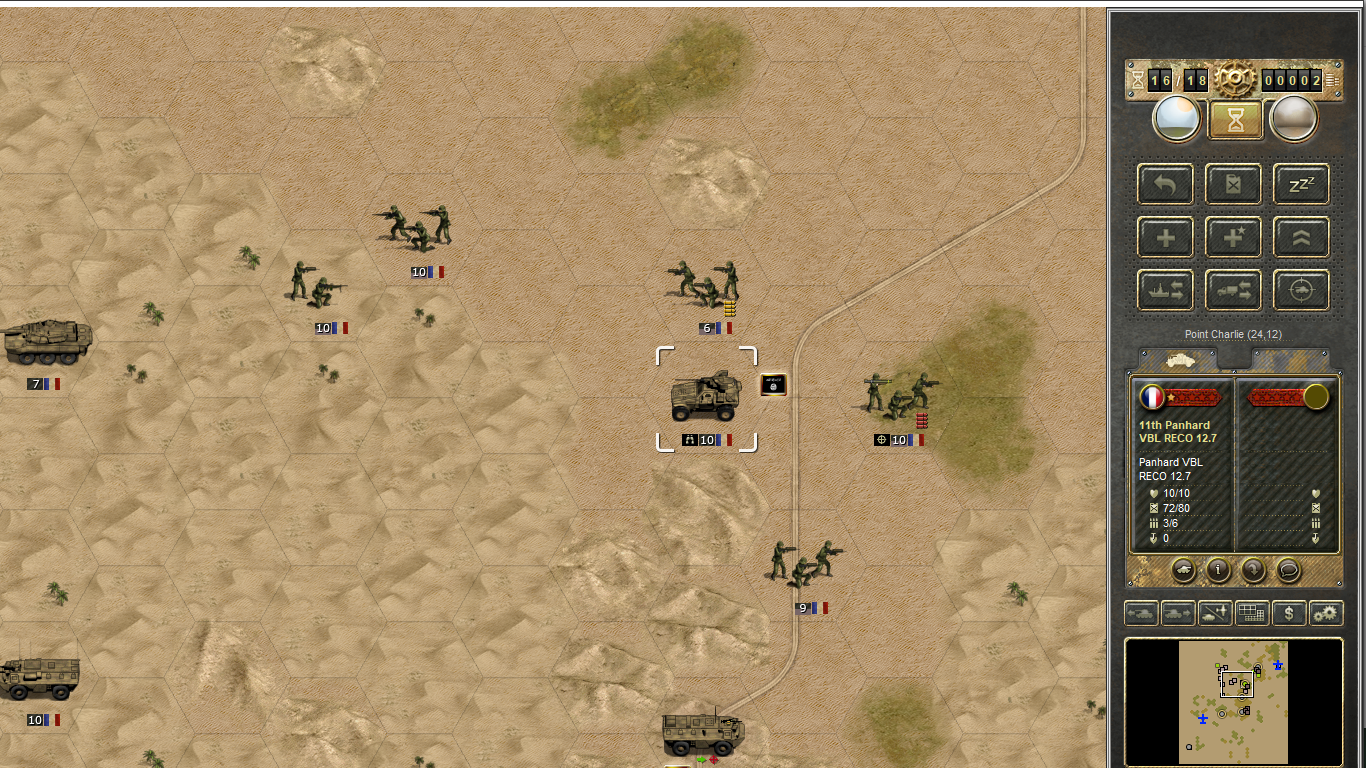Put the unit to sleep (ZZZ button)

(x=1301, y=184)
